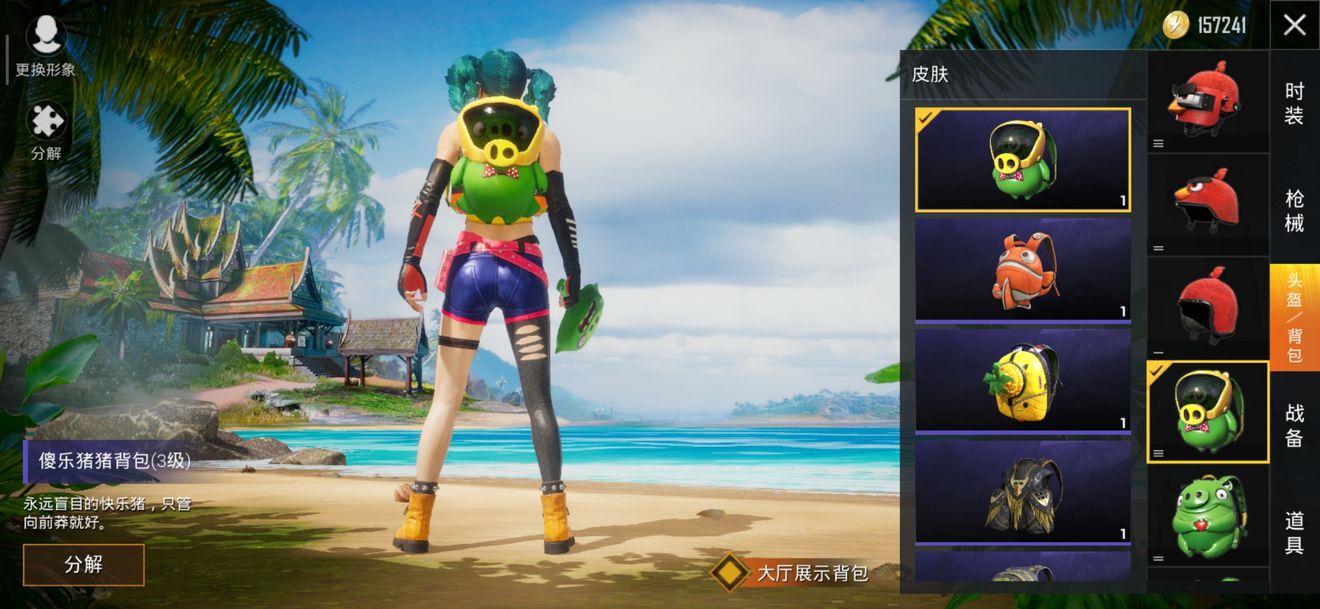
Task: Select the orange clownfish backpack skin
Action: click(1023, 268)
